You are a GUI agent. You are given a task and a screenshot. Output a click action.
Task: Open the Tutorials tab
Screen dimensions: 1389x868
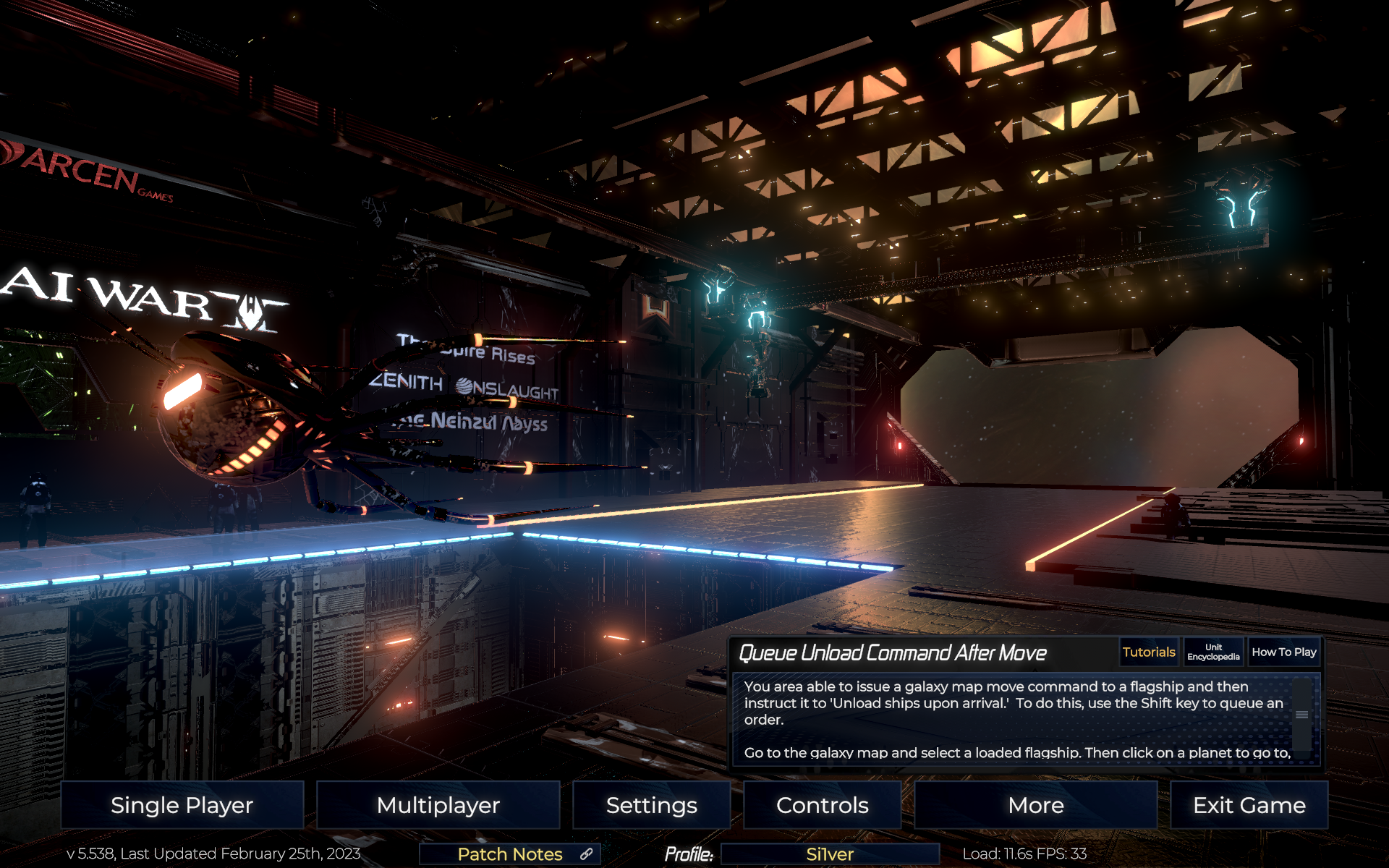pyautogui.click(x=1149, y=652)
